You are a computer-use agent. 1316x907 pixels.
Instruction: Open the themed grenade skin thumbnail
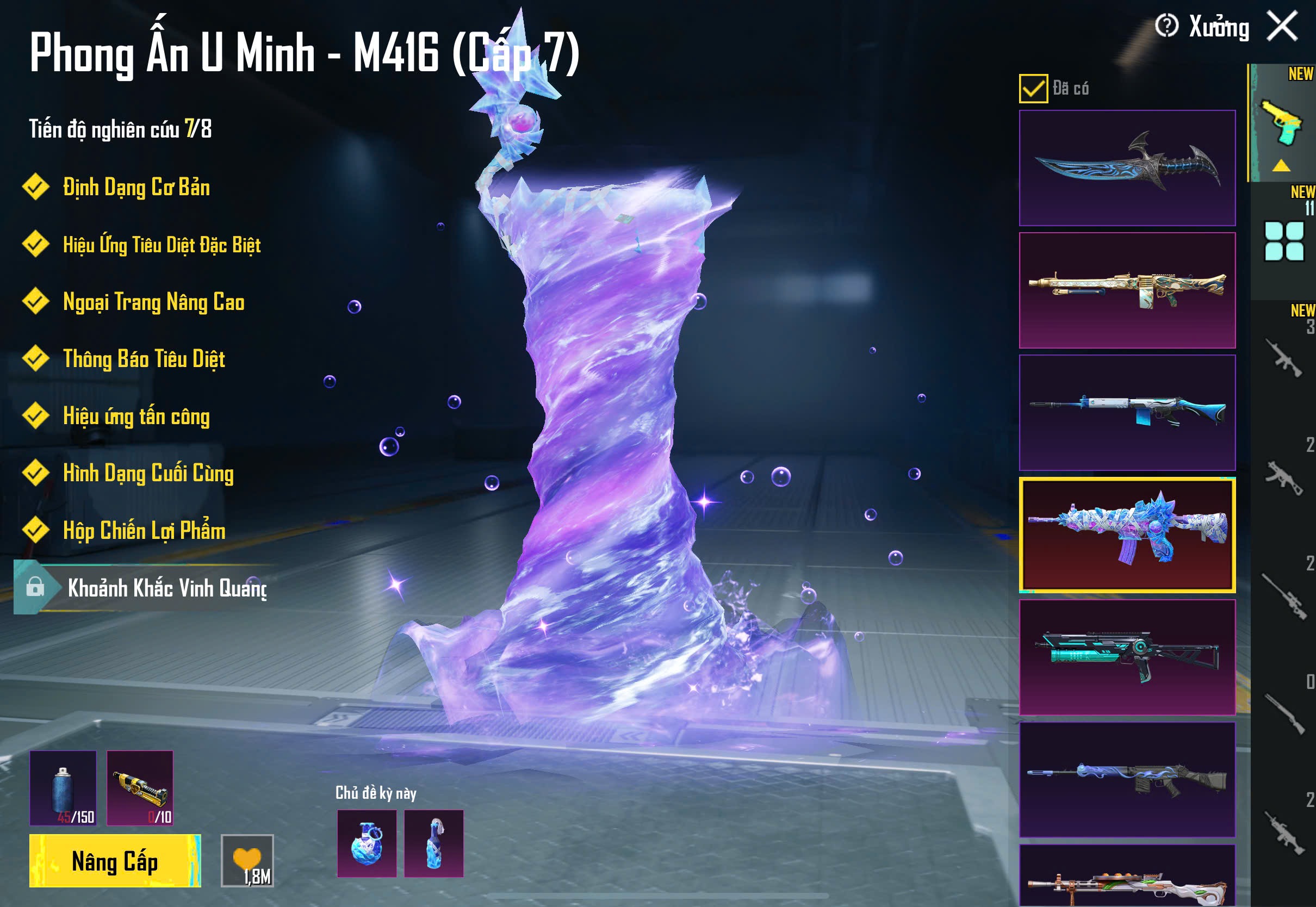pyautogui.click(x=367, y=843)
